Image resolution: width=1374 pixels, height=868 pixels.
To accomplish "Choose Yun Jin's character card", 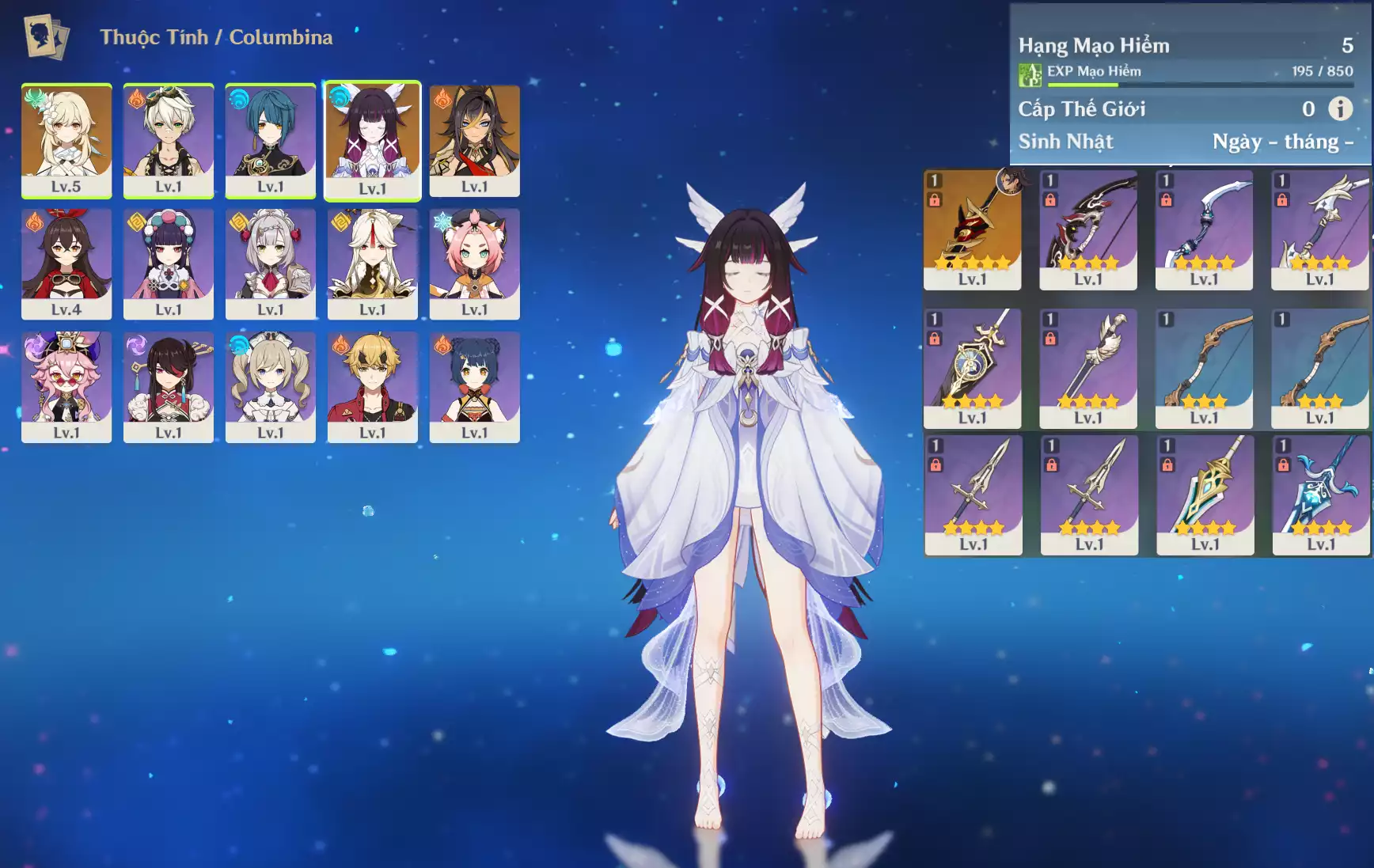I will click(x=169, y=263).
